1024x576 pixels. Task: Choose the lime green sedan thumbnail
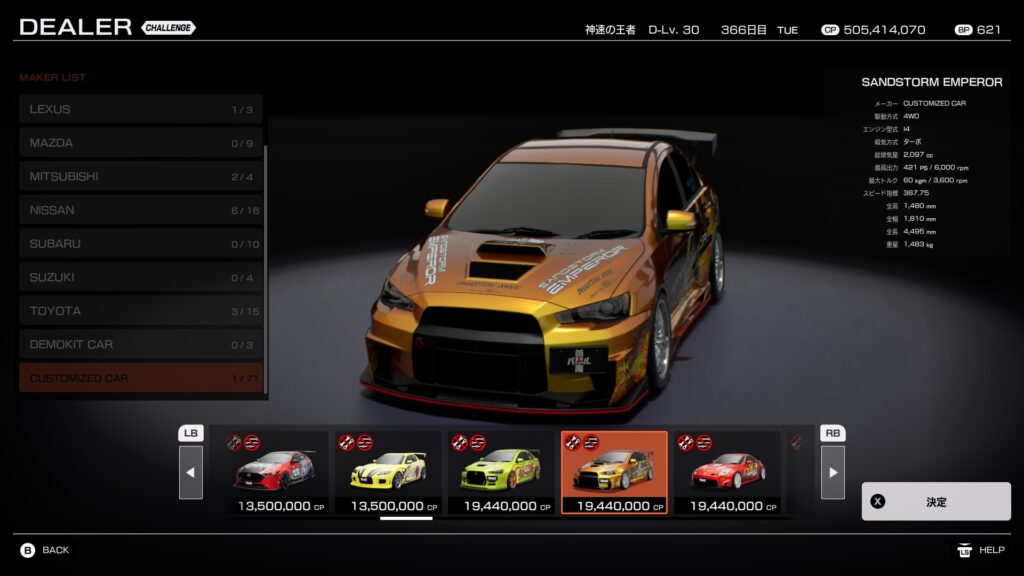pos(500,472)
